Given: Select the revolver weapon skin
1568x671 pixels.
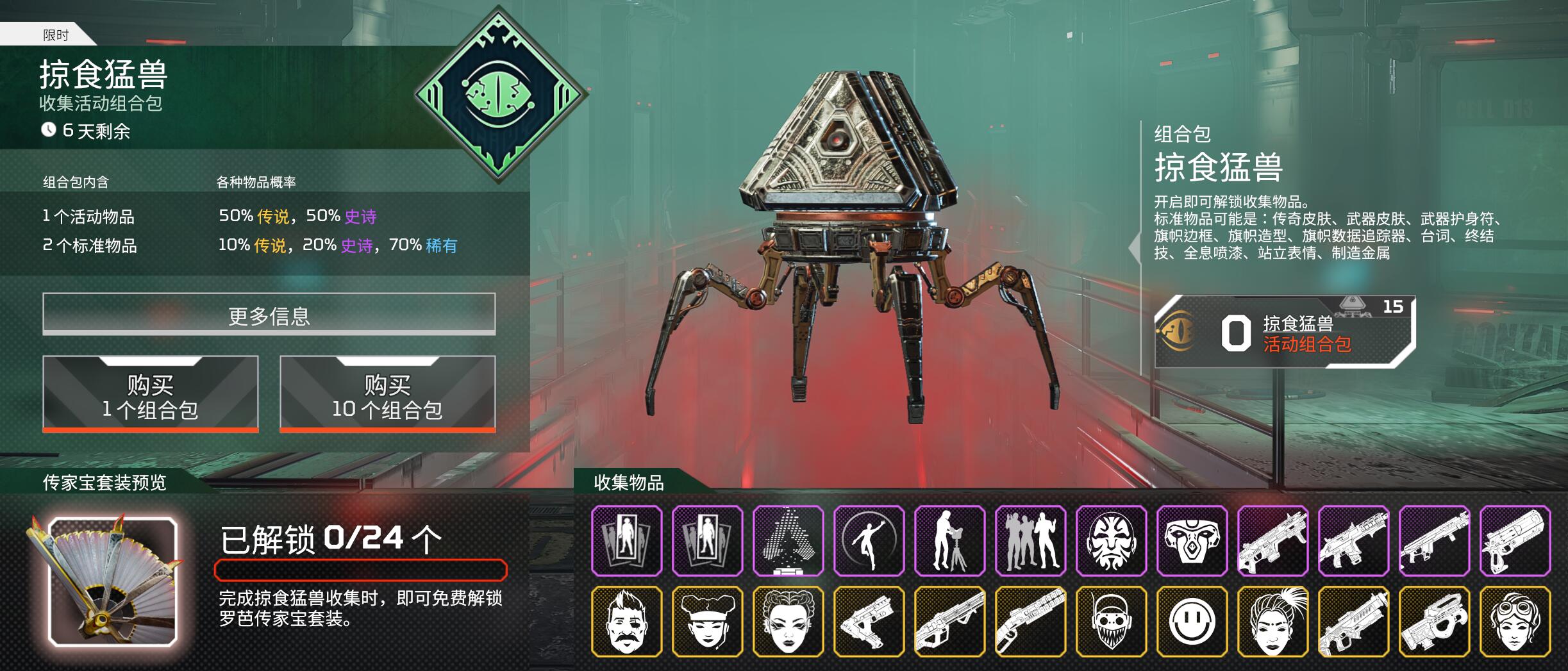Looking at the screenshot, I should 1515,540.
